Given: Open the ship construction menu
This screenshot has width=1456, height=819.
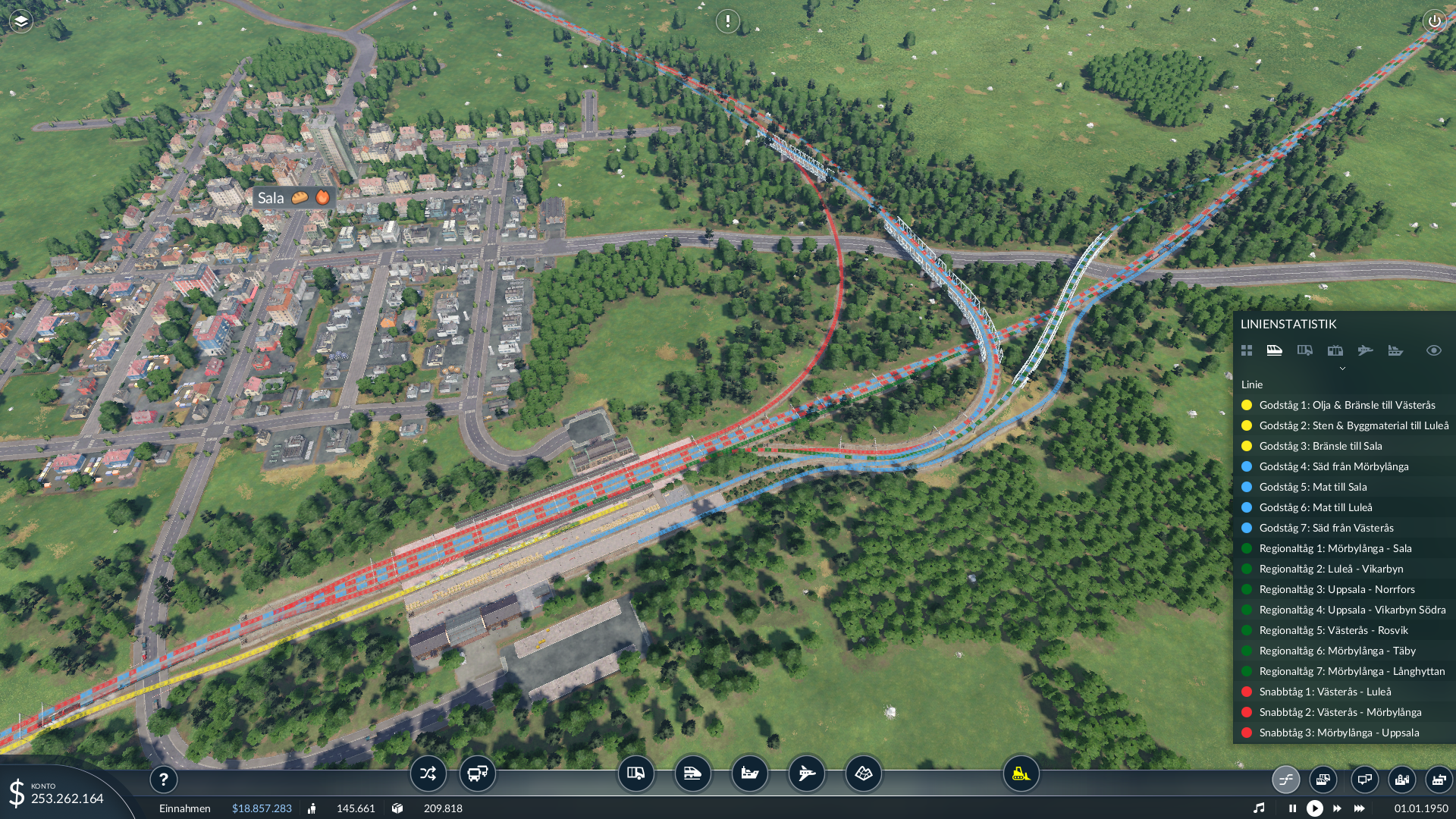Looking at the screenshot, I should click(x=749, y=773).
